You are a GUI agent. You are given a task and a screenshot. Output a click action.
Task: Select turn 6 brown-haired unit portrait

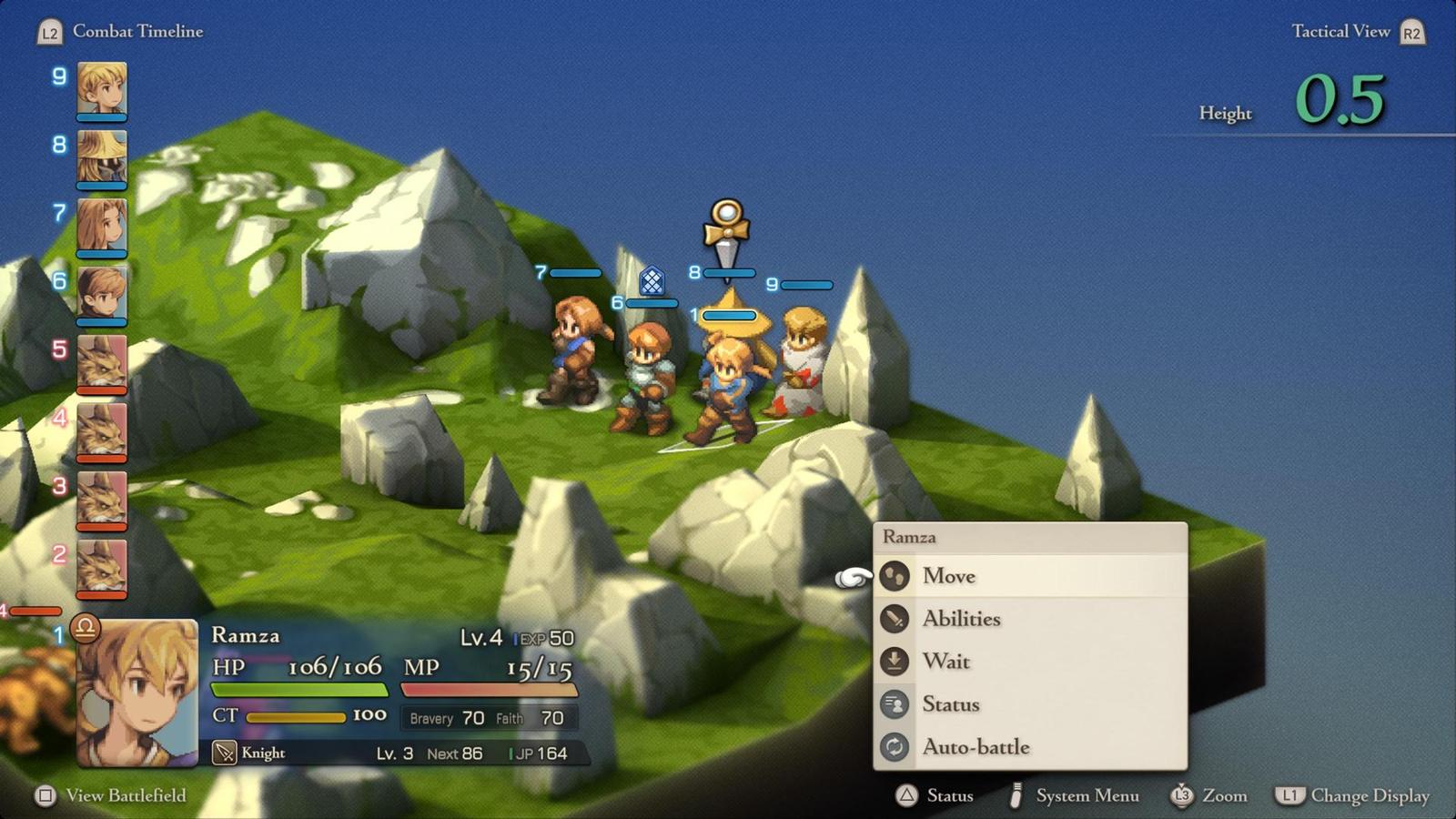point(102,293)
